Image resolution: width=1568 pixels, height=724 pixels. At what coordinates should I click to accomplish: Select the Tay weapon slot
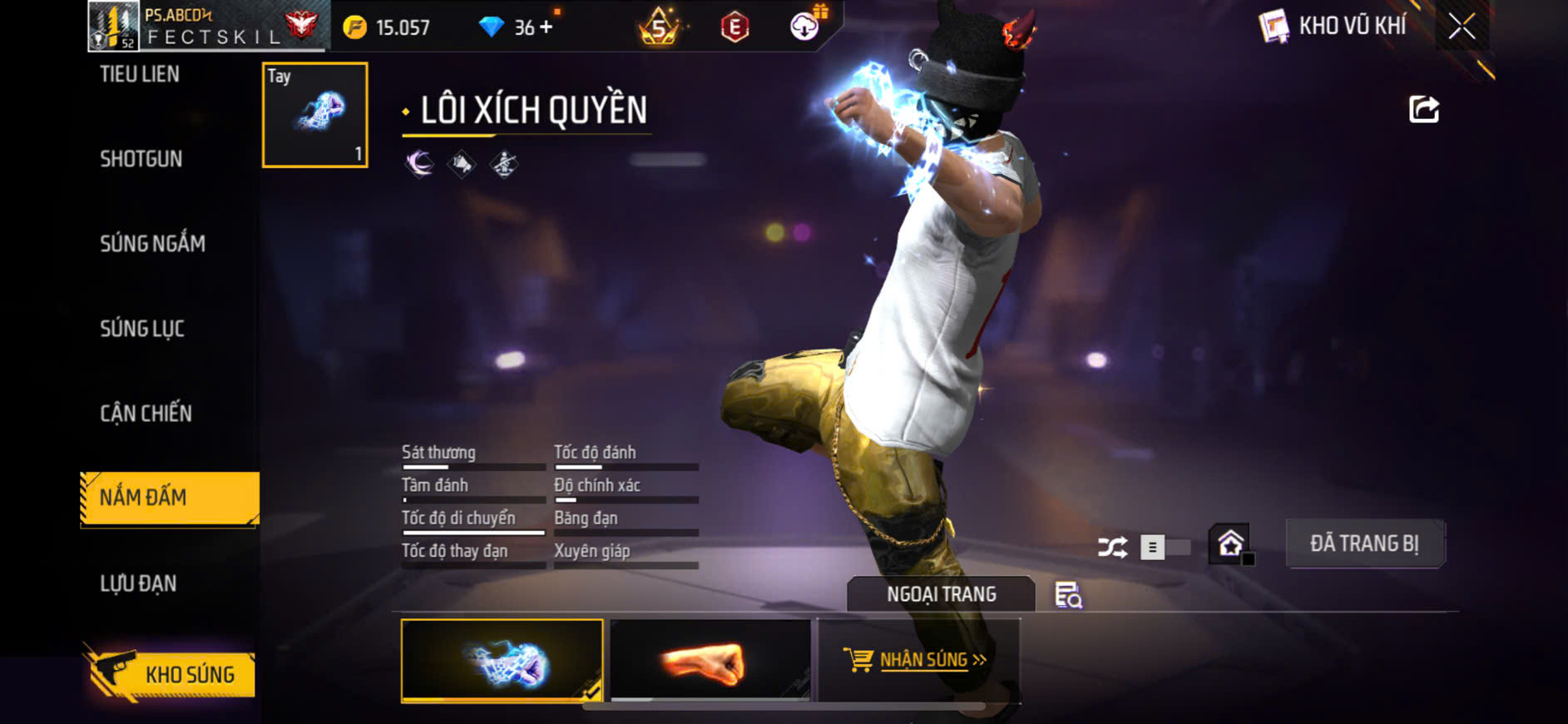coord(314,116)
